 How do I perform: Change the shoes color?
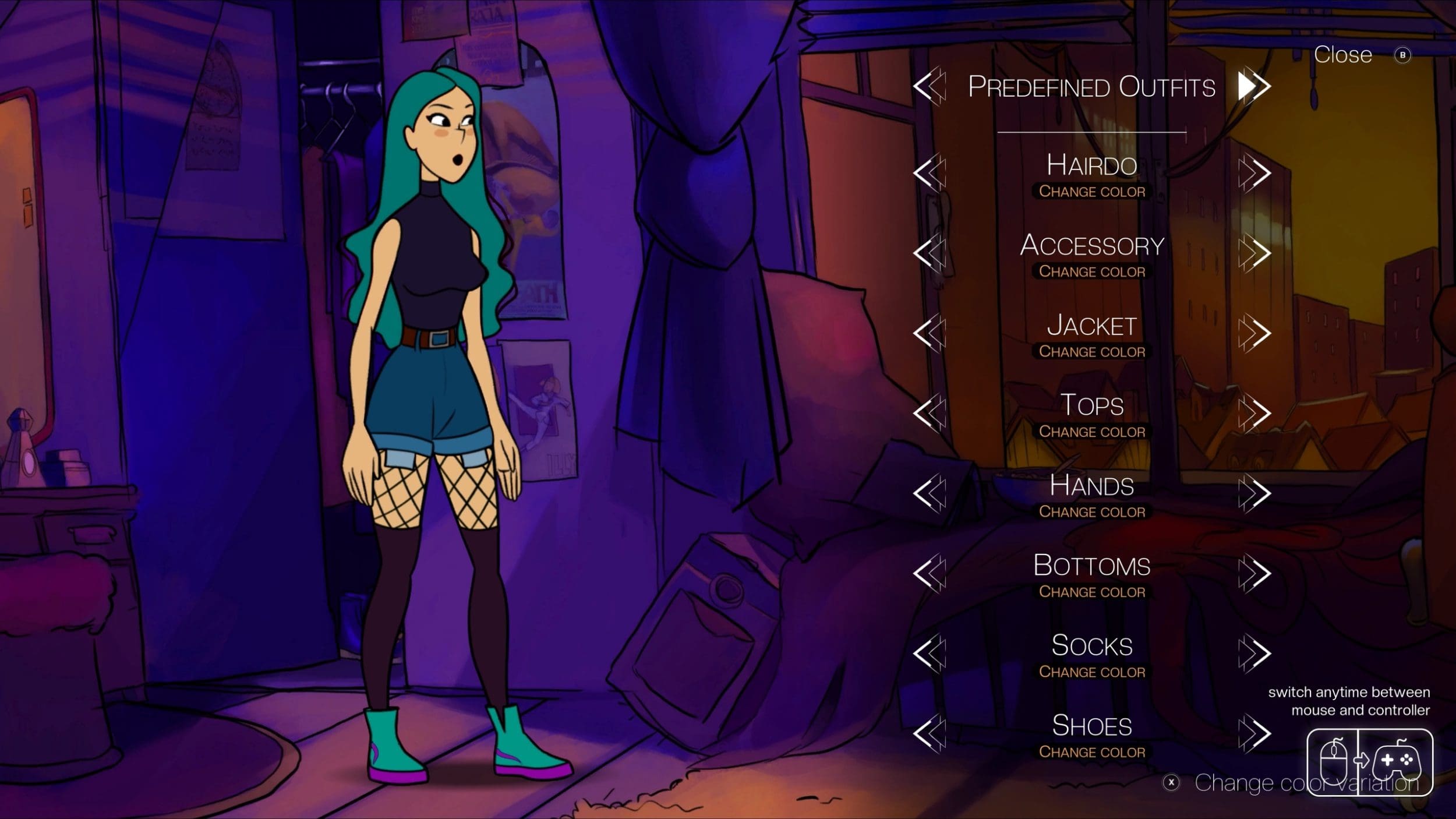point(1092,752)
